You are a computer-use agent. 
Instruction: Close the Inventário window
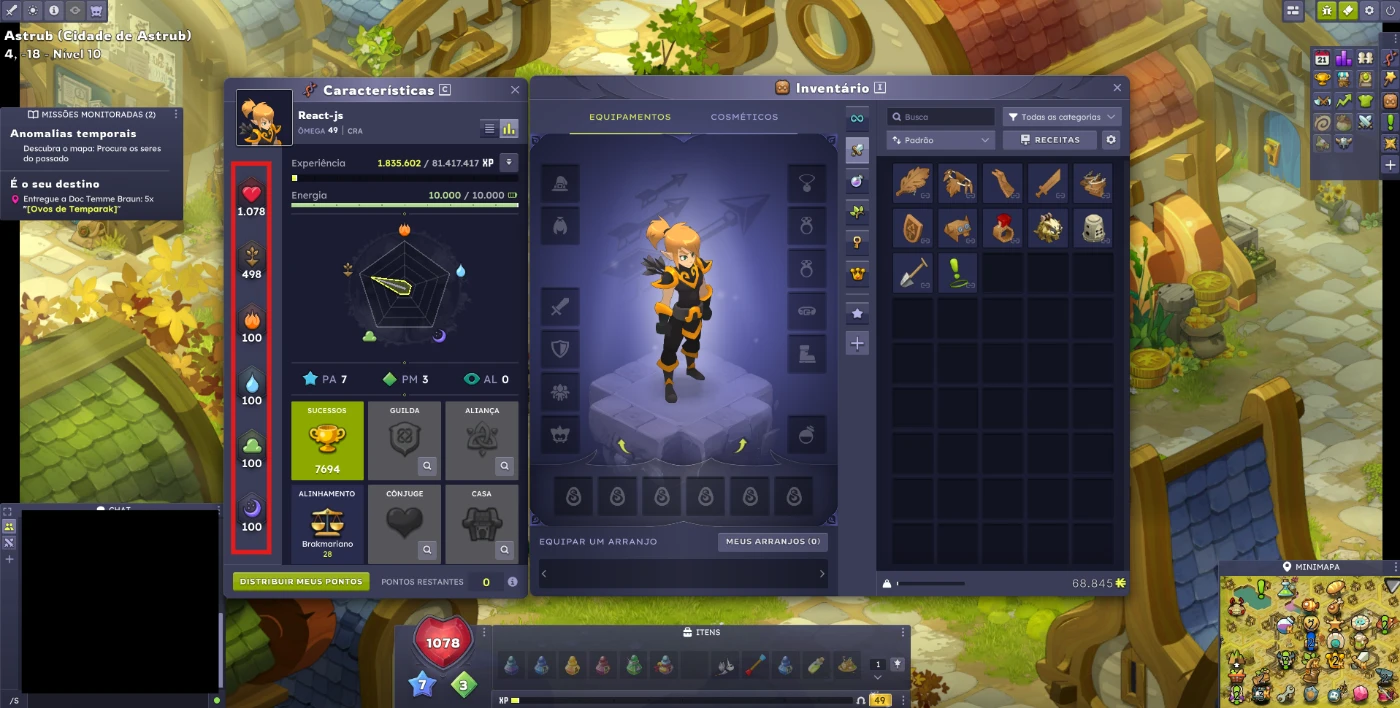click(x=1117, y=88)
